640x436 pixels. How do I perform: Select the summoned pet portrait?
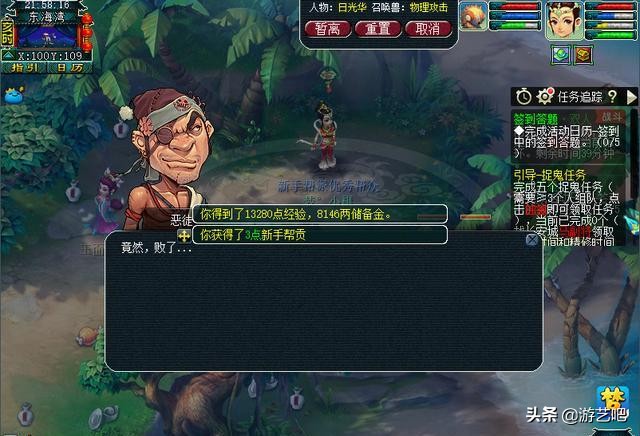(473, 14)
